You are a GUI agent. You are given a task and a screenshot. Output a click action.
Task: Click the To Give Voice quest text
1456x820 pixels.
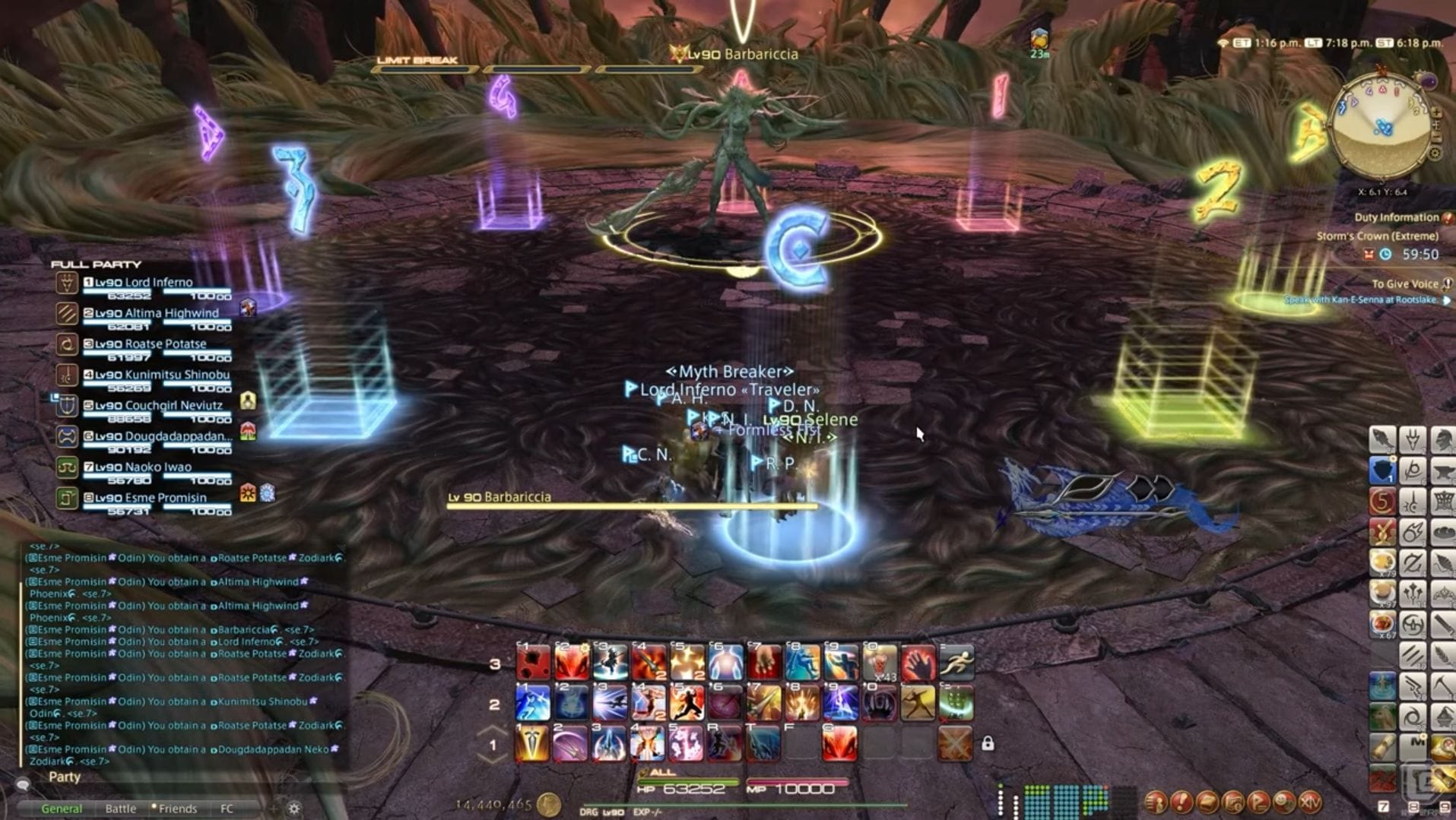(x=1404, y=283)
